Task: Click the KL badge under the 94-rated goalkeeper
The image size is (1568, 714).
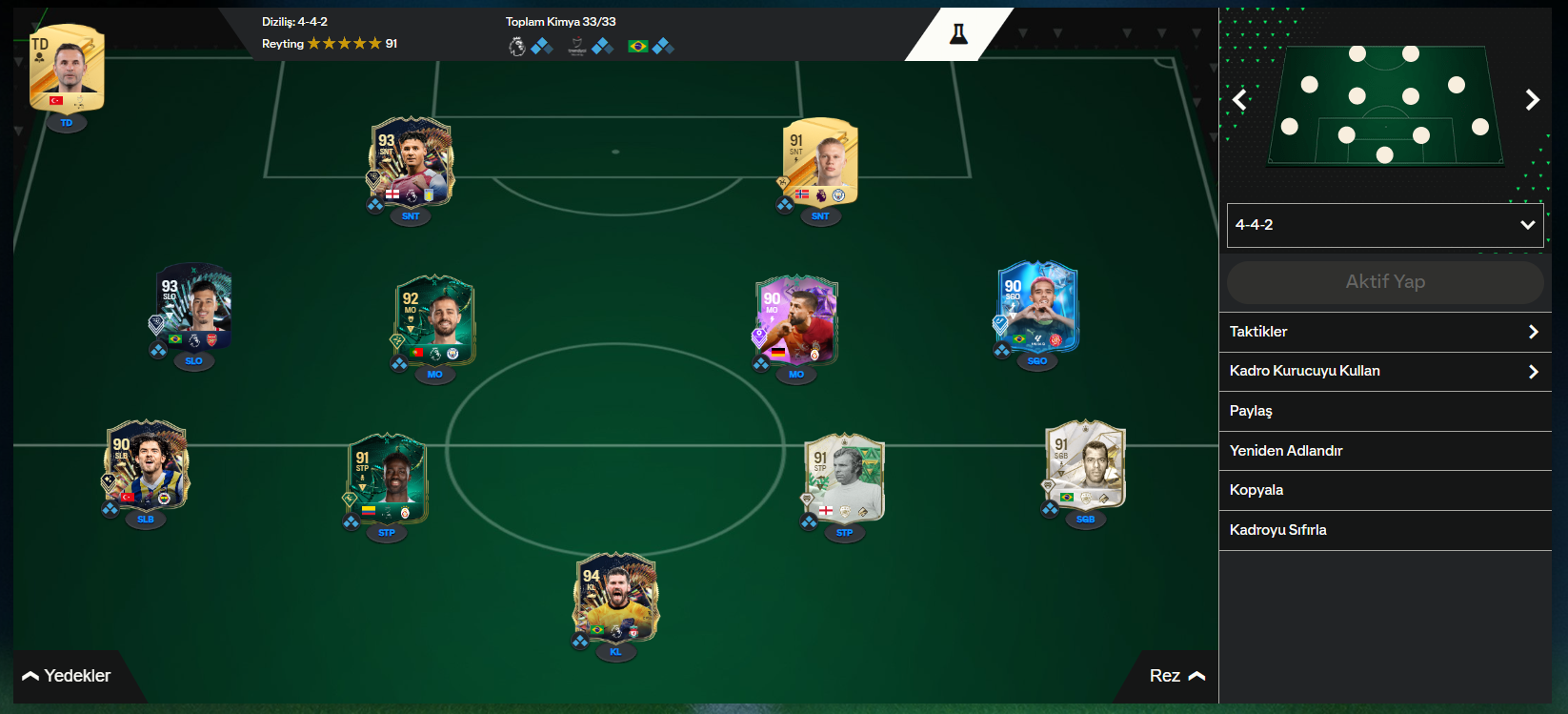Action: click(616, 653)
